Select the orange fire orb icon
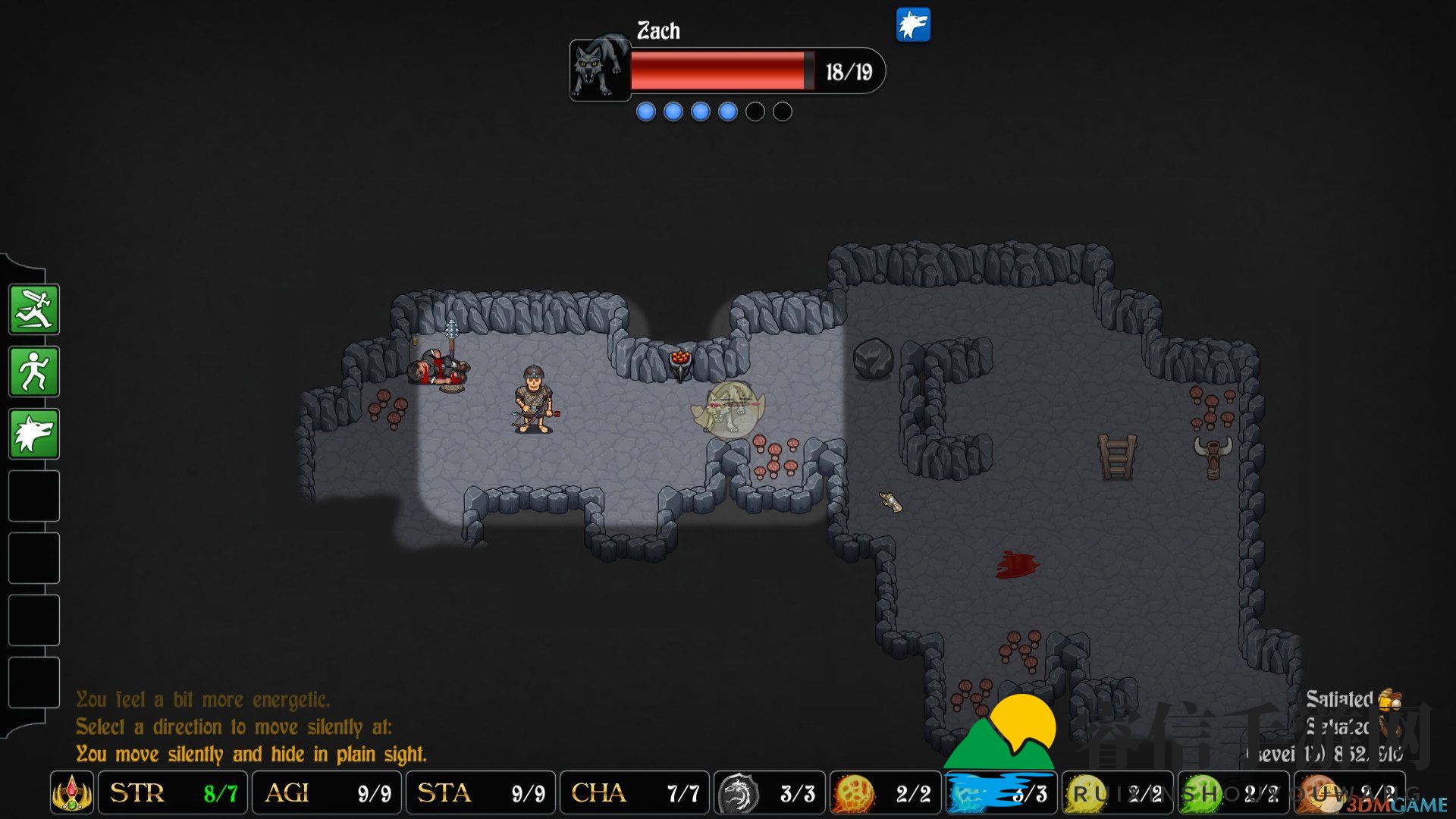 854,794
